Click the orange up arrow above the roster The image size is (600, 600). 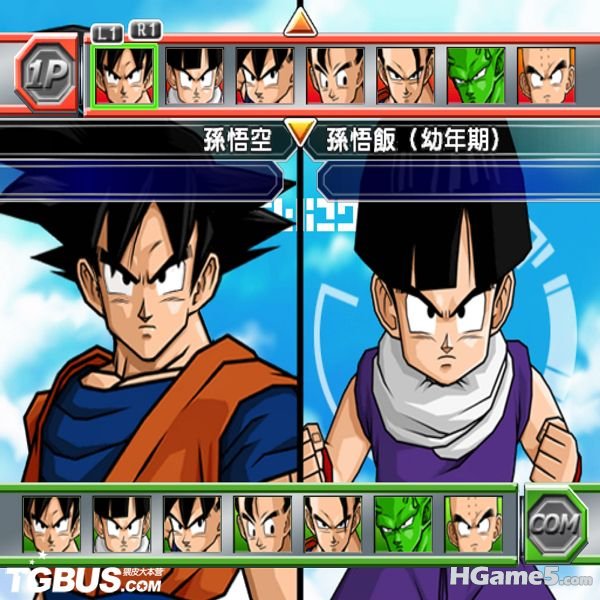(x=300, y=21)
